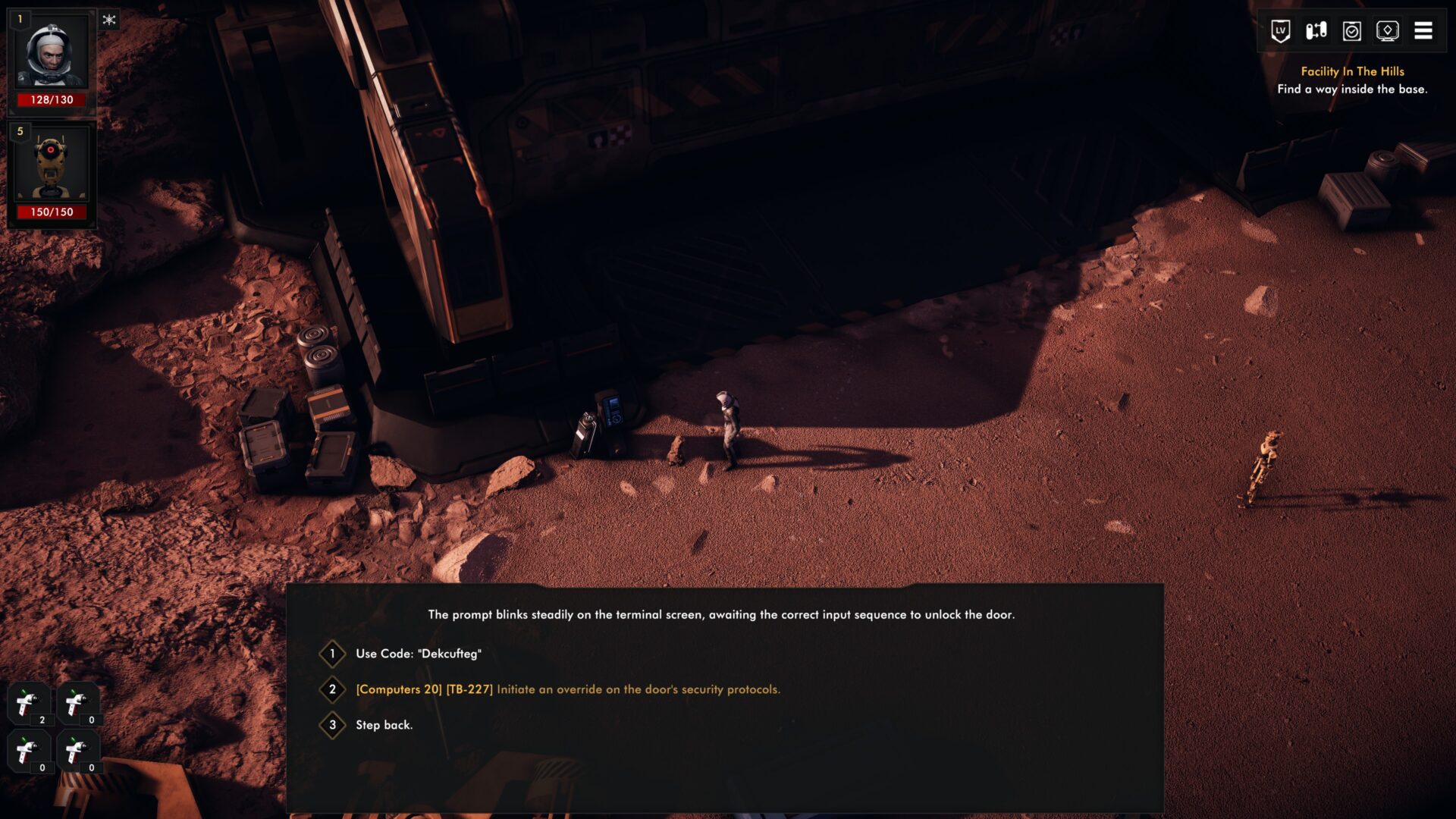Open the checkmark quest log icon
1456x819 pixels.
click(1352, 31)
